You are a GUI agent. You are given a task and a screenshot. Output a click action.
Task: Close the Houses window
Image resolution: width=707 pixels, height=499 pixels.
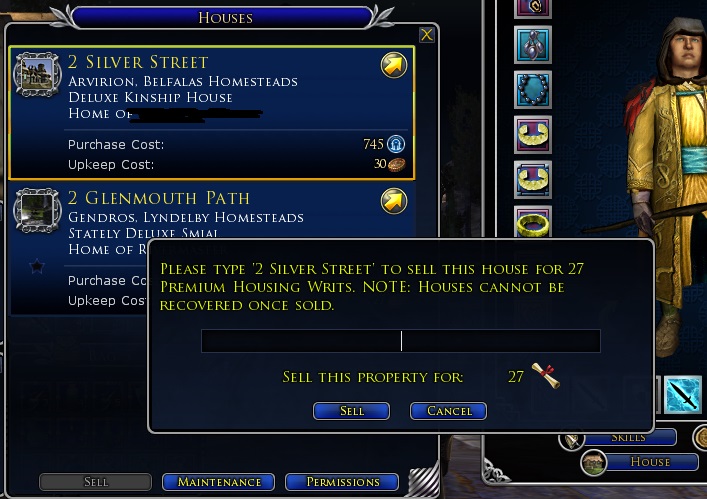(x=427, y=35)
